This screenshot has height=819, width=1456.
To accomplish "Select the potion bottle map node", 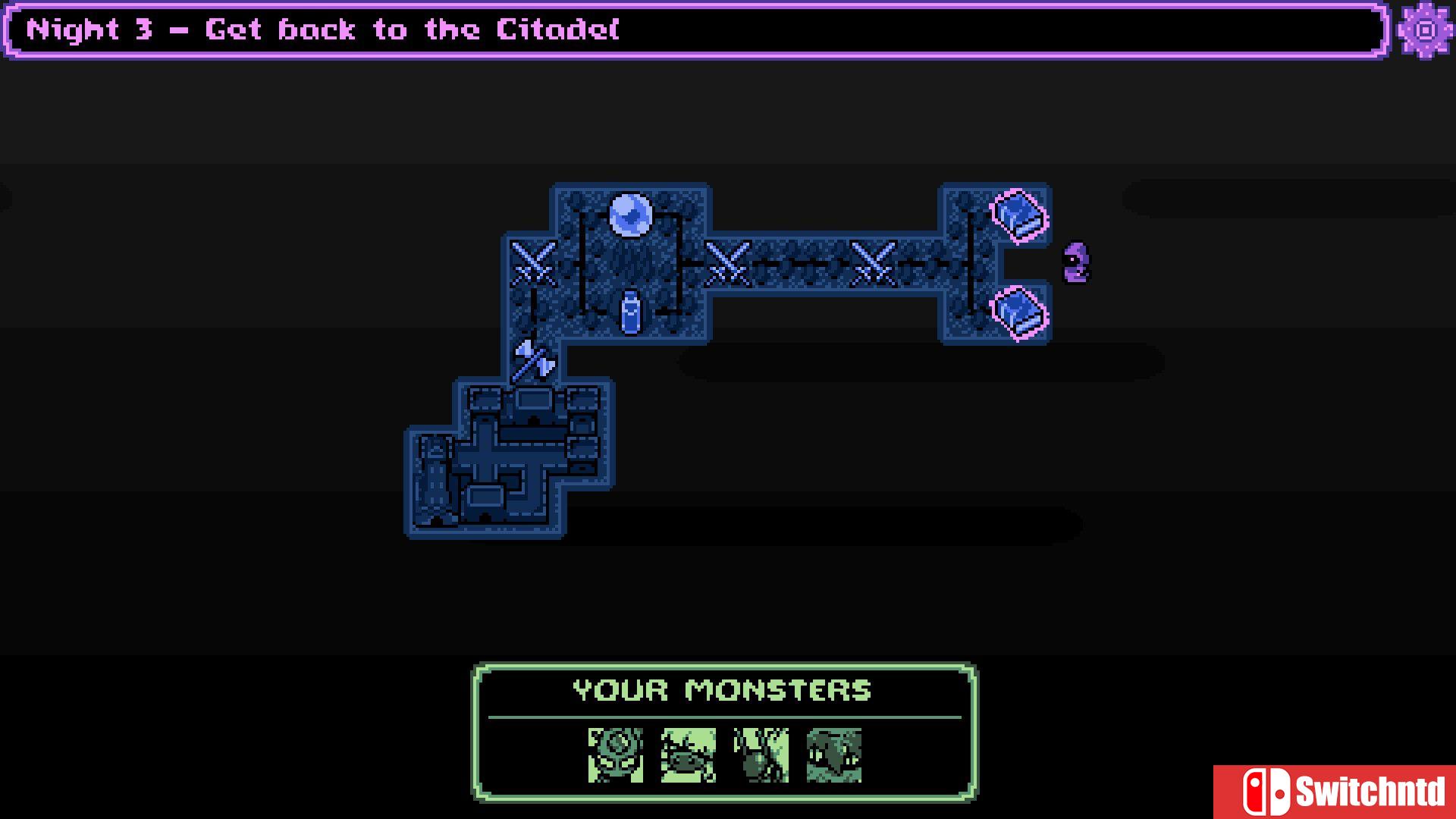I will pos(630,312).
